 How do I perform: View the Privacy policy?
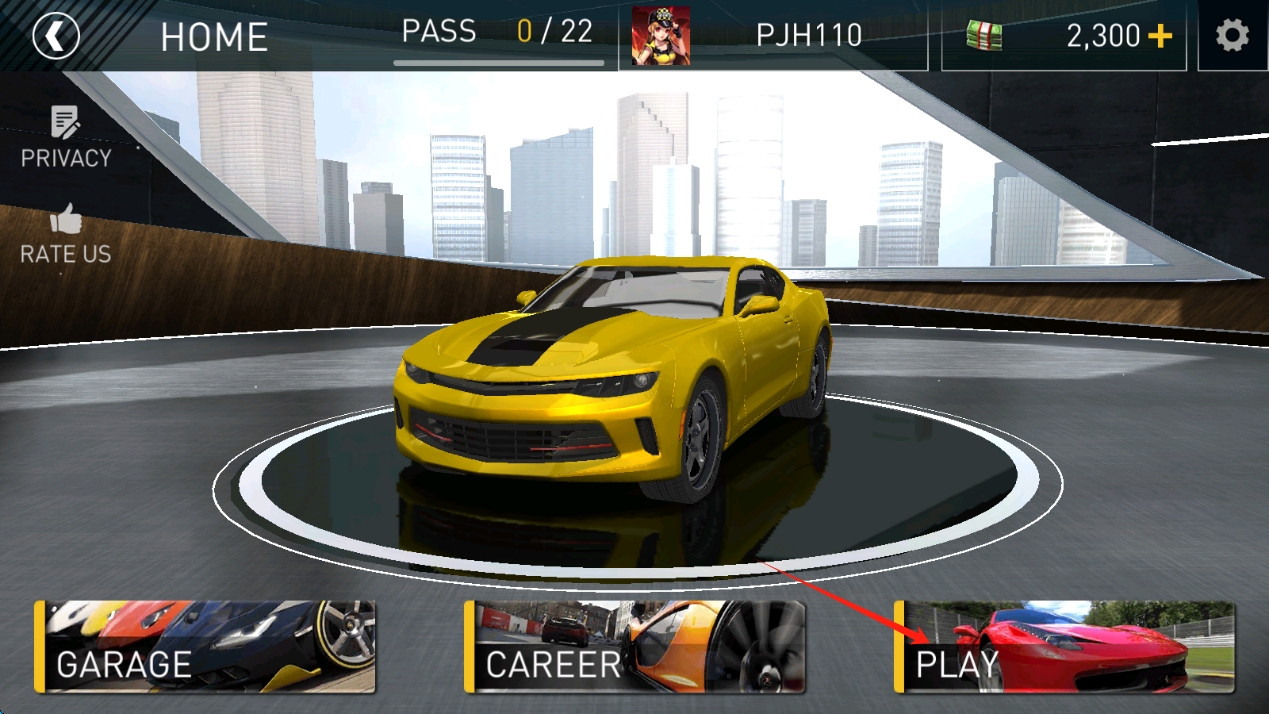pos(66,138)
